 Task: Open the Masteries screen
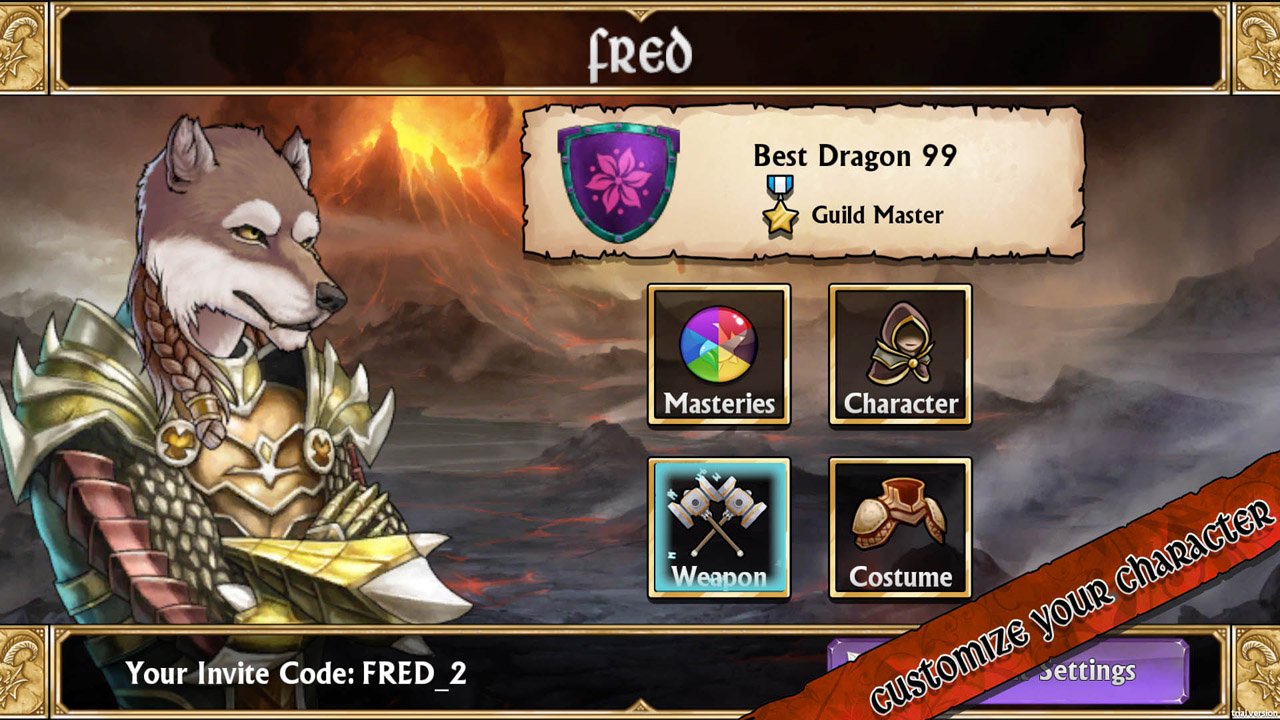[x=718, y=355]
